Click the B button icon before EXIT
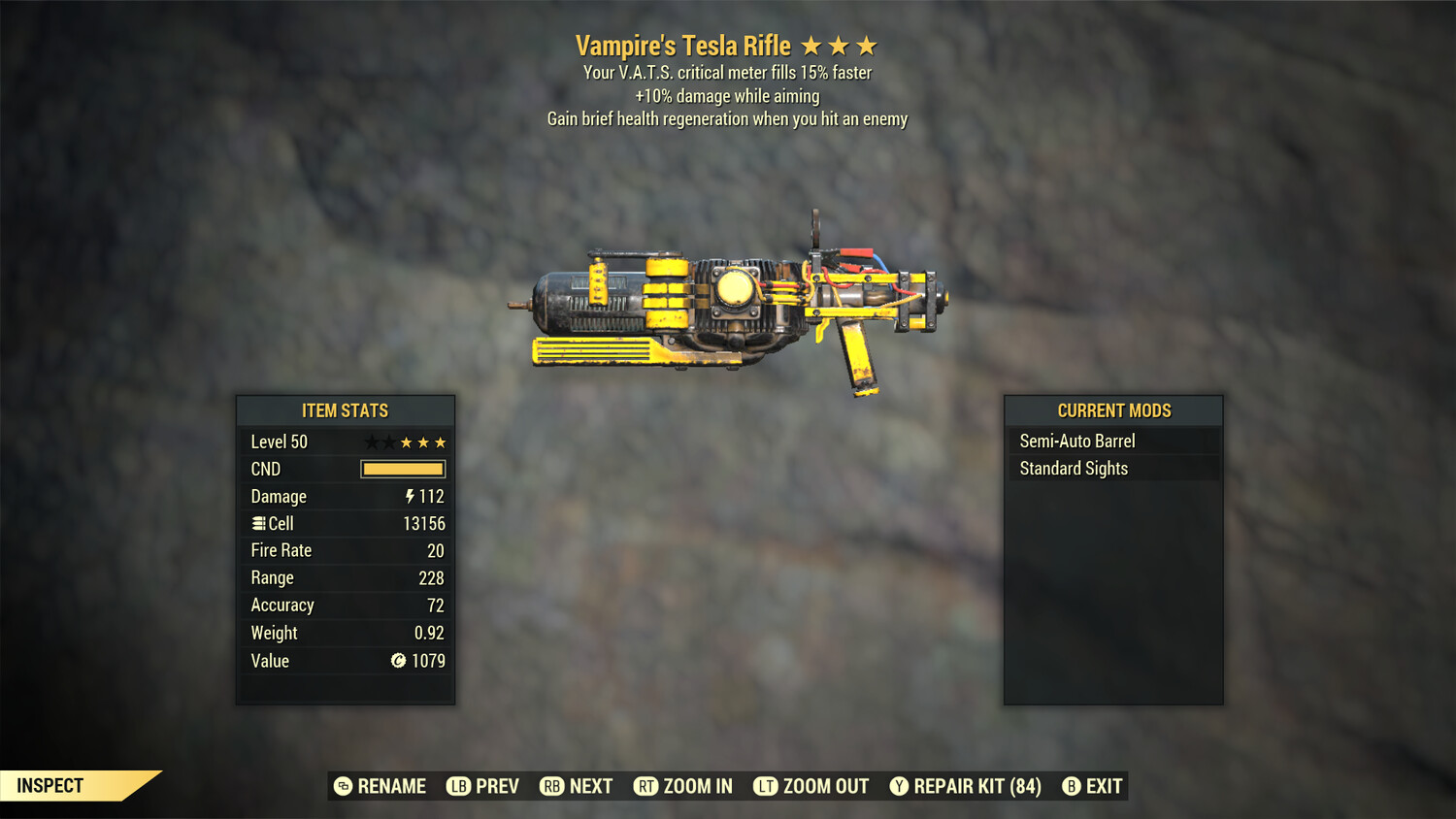This screenshot has height=819, width=1456. point(1071,786)
